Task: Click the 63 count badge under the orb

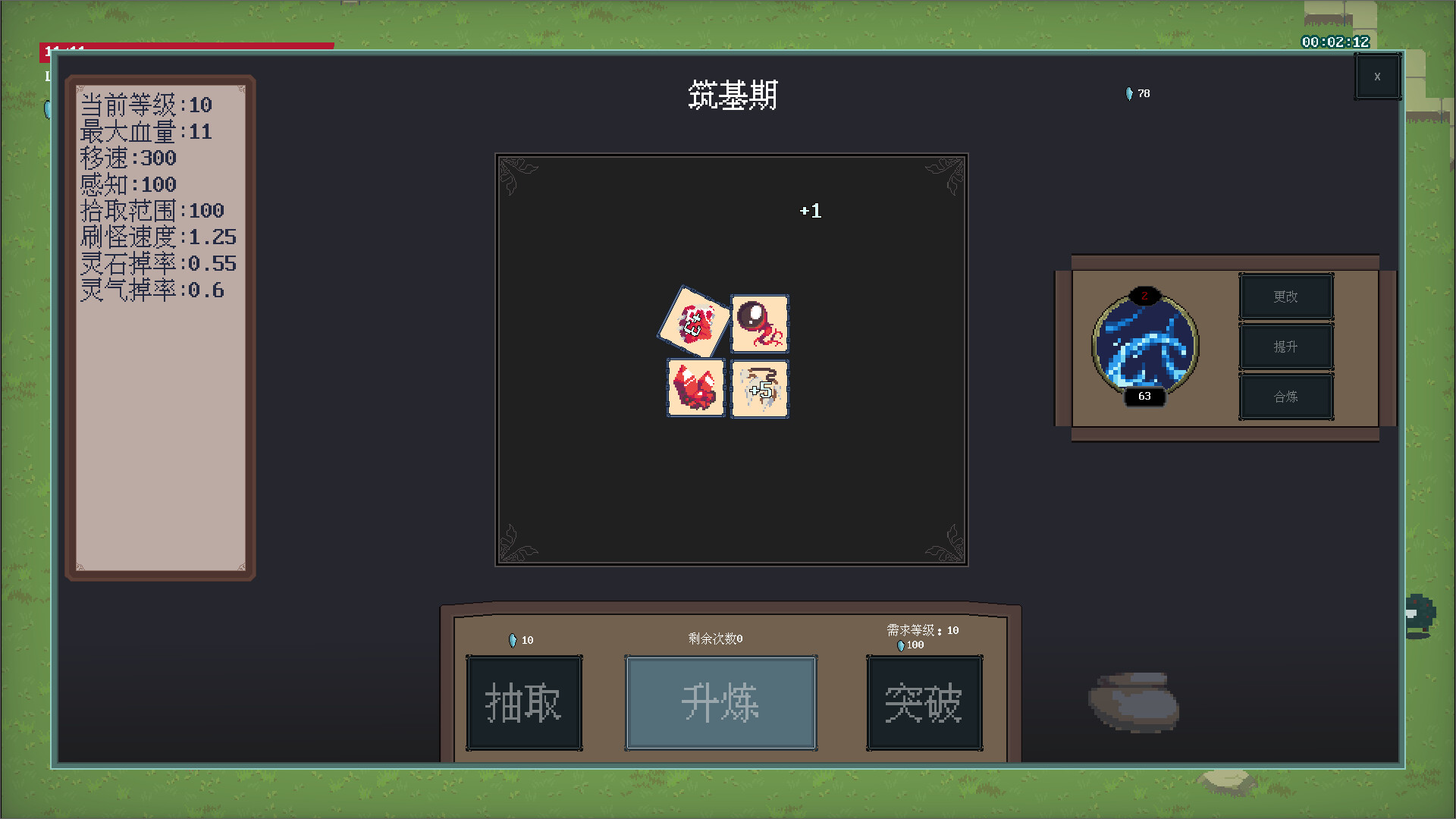Action: pyautogui.click(x=1144, y=396)
